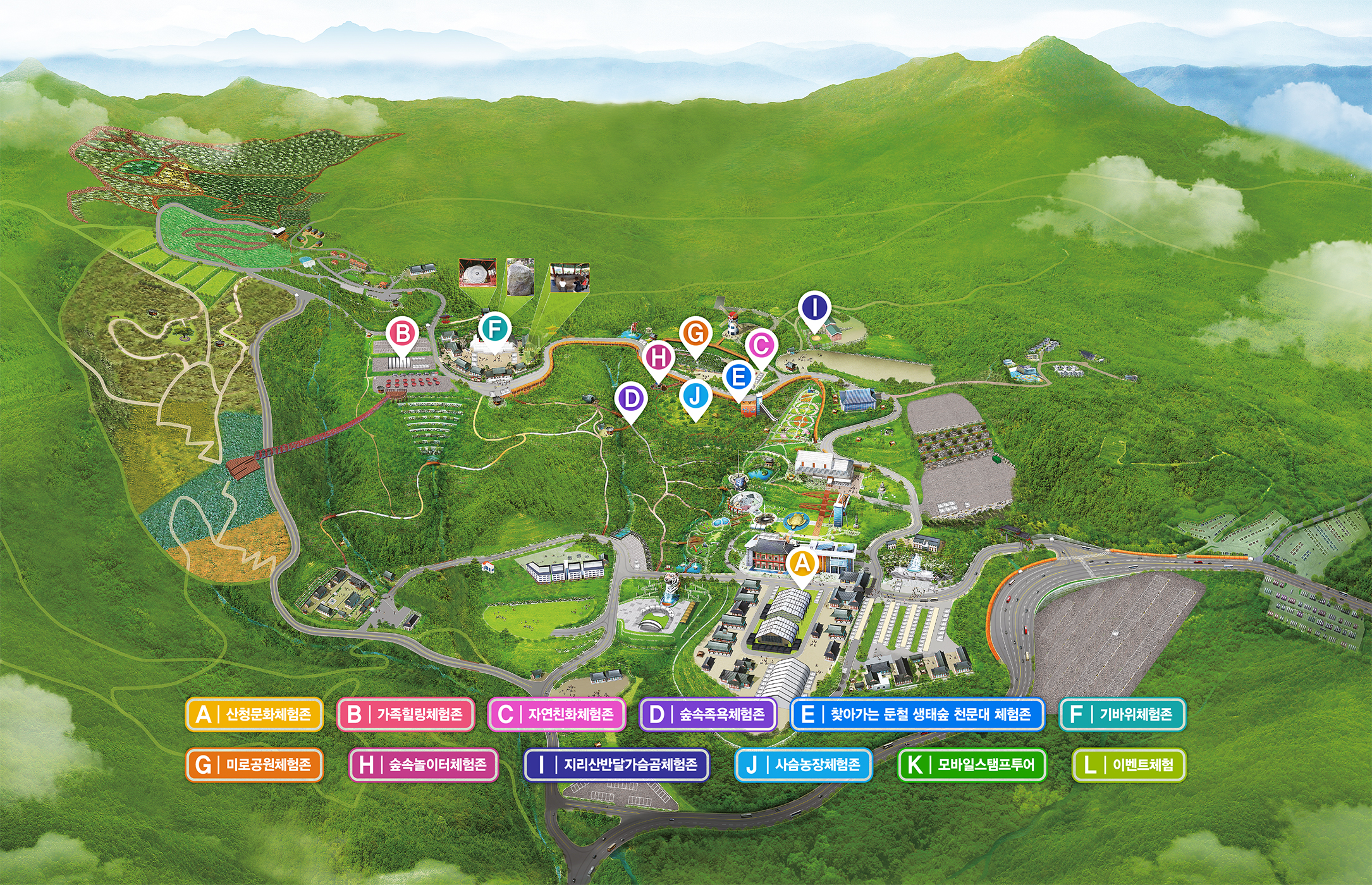Click the navy I pin on the map
Screen dimensions: 1372x885
click(814, 308)
